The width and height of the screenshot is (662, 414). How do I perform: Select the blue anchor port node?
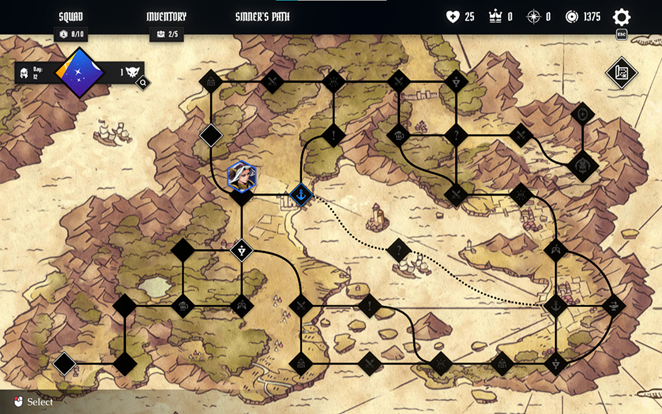point(301,193)
